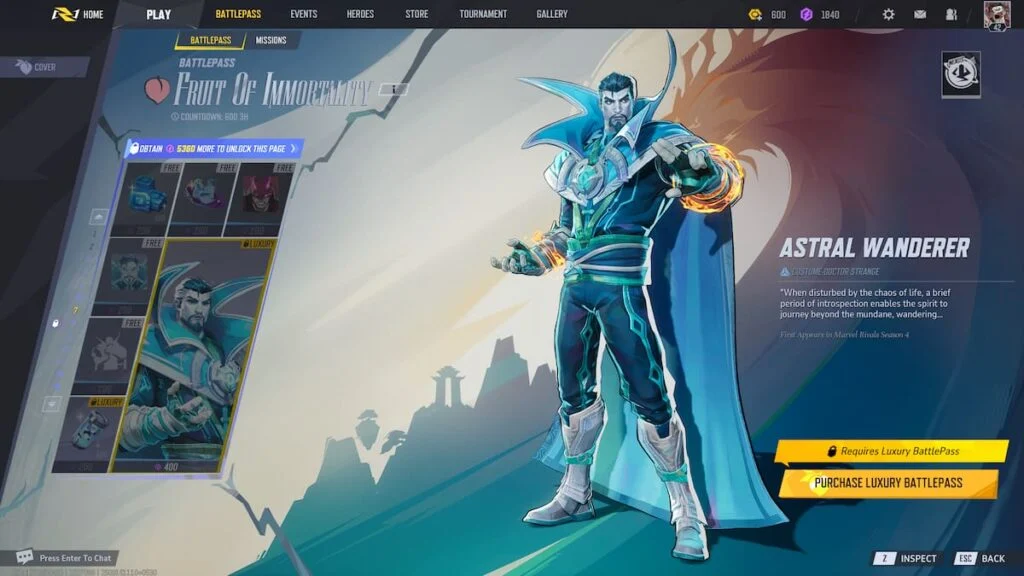Open the Play menu

(x=158, y=14)
